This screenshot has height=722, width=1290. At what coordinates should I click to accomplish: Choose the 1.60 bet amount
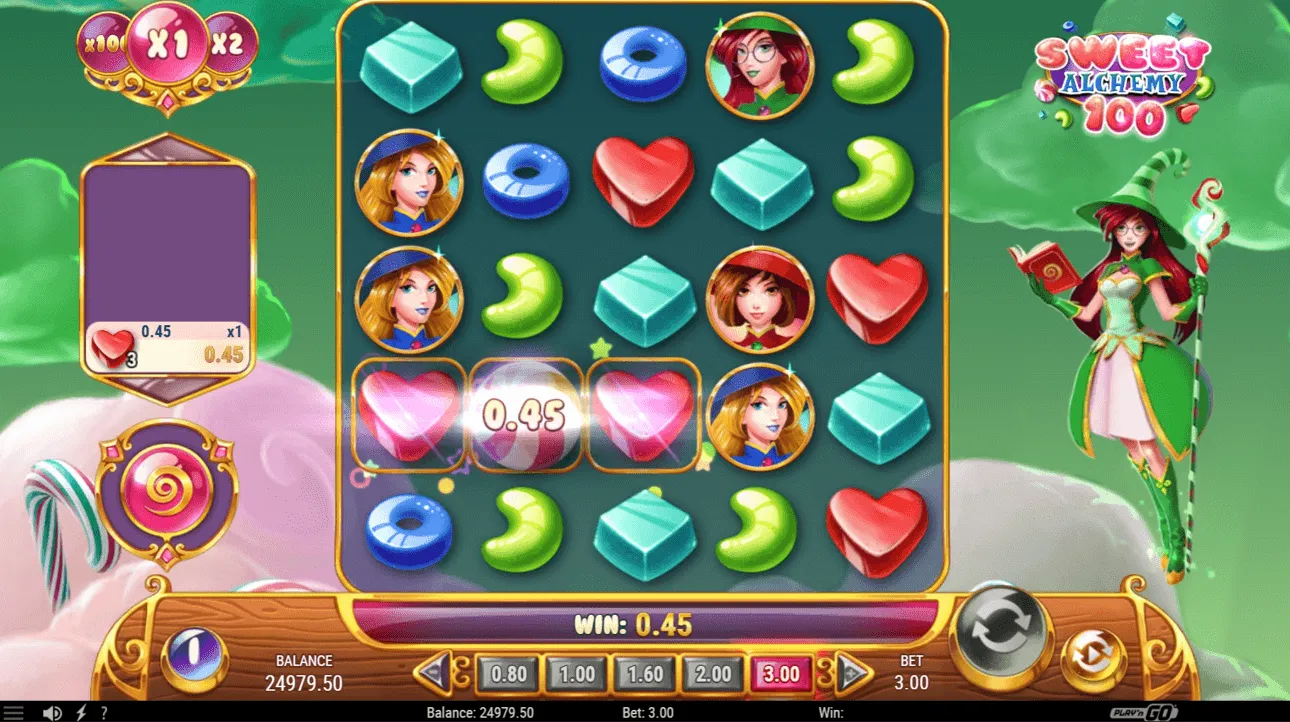tap(646, 674)
